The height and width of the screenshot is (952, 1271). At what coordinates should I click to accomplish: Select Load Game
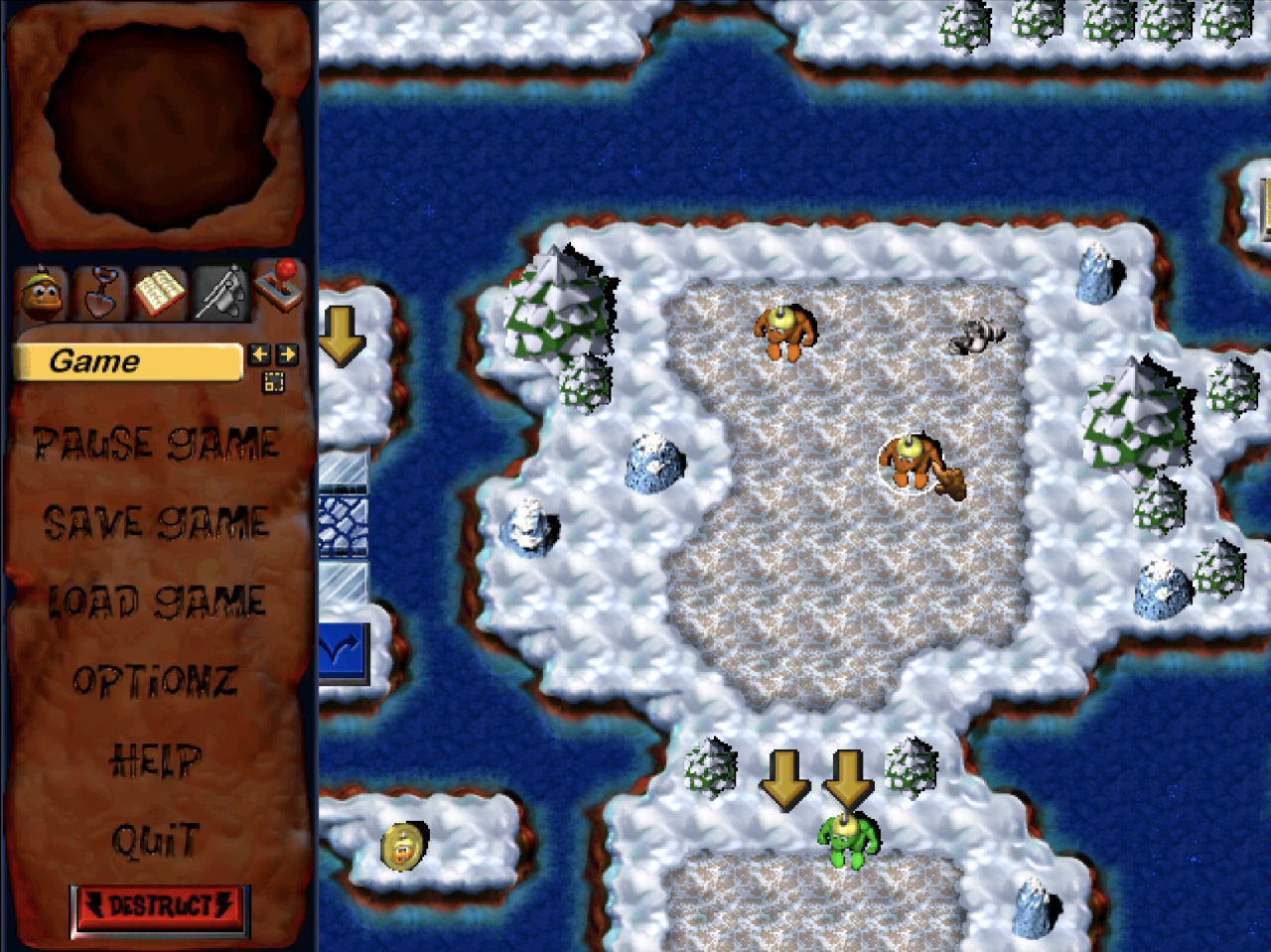click(156, 602)
